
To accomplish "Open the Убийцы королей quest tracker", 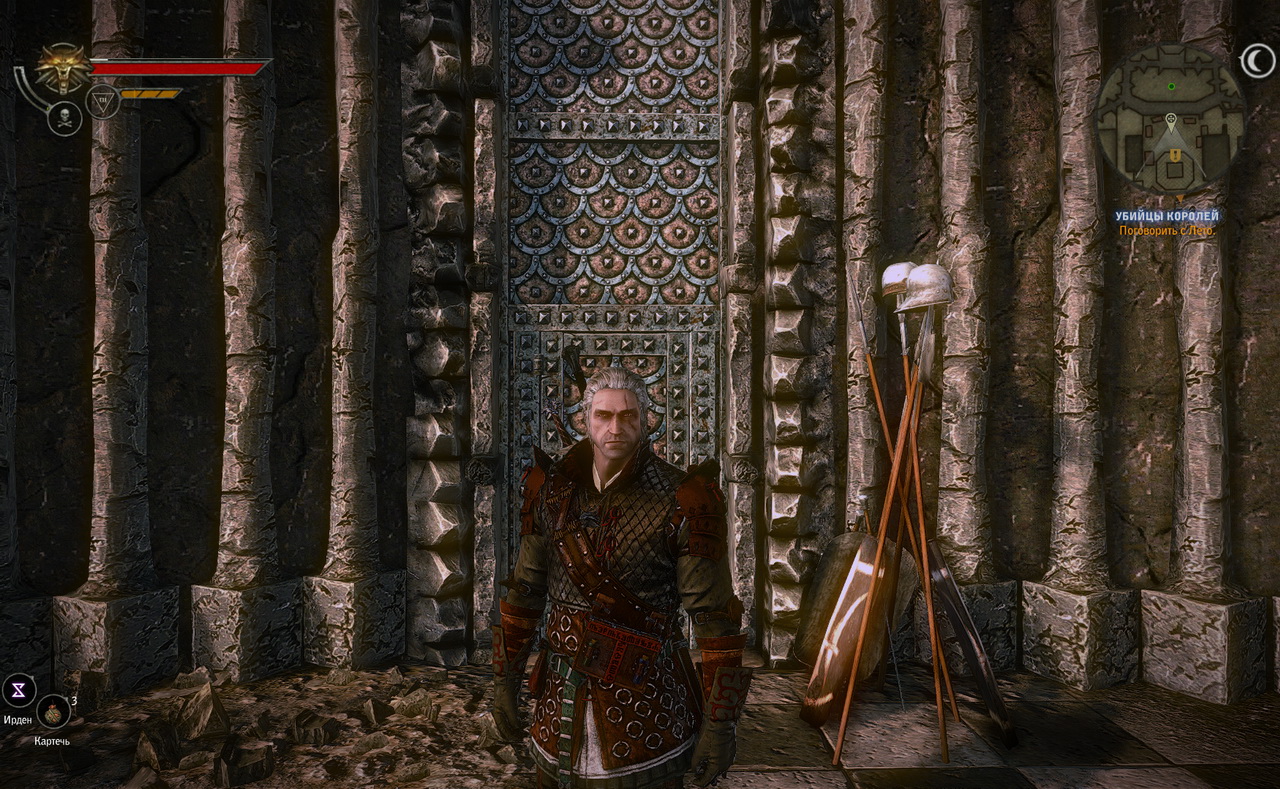I will (x=1169, y=216).
